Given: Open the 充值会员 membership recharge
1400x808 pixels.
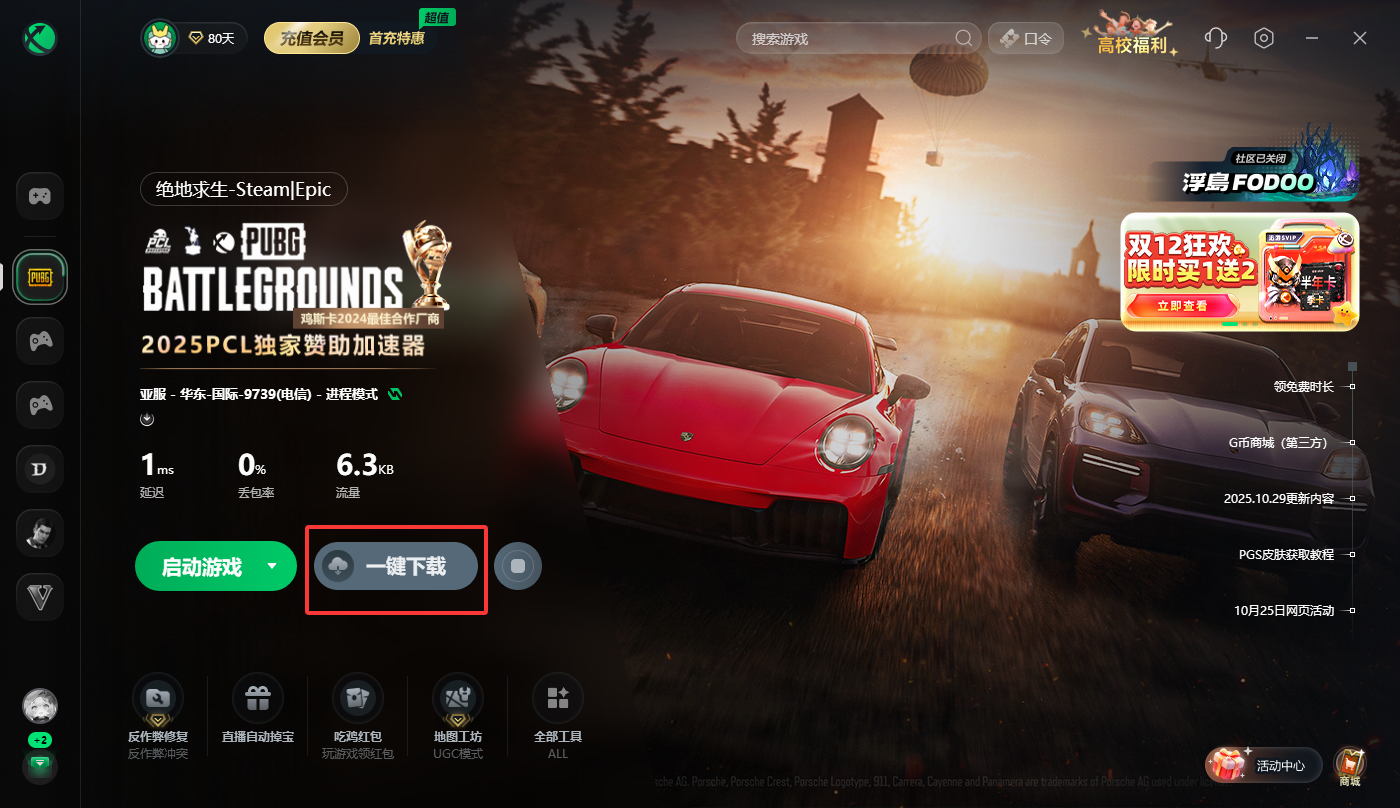Looking at the screenshot, I should point(312,39).
